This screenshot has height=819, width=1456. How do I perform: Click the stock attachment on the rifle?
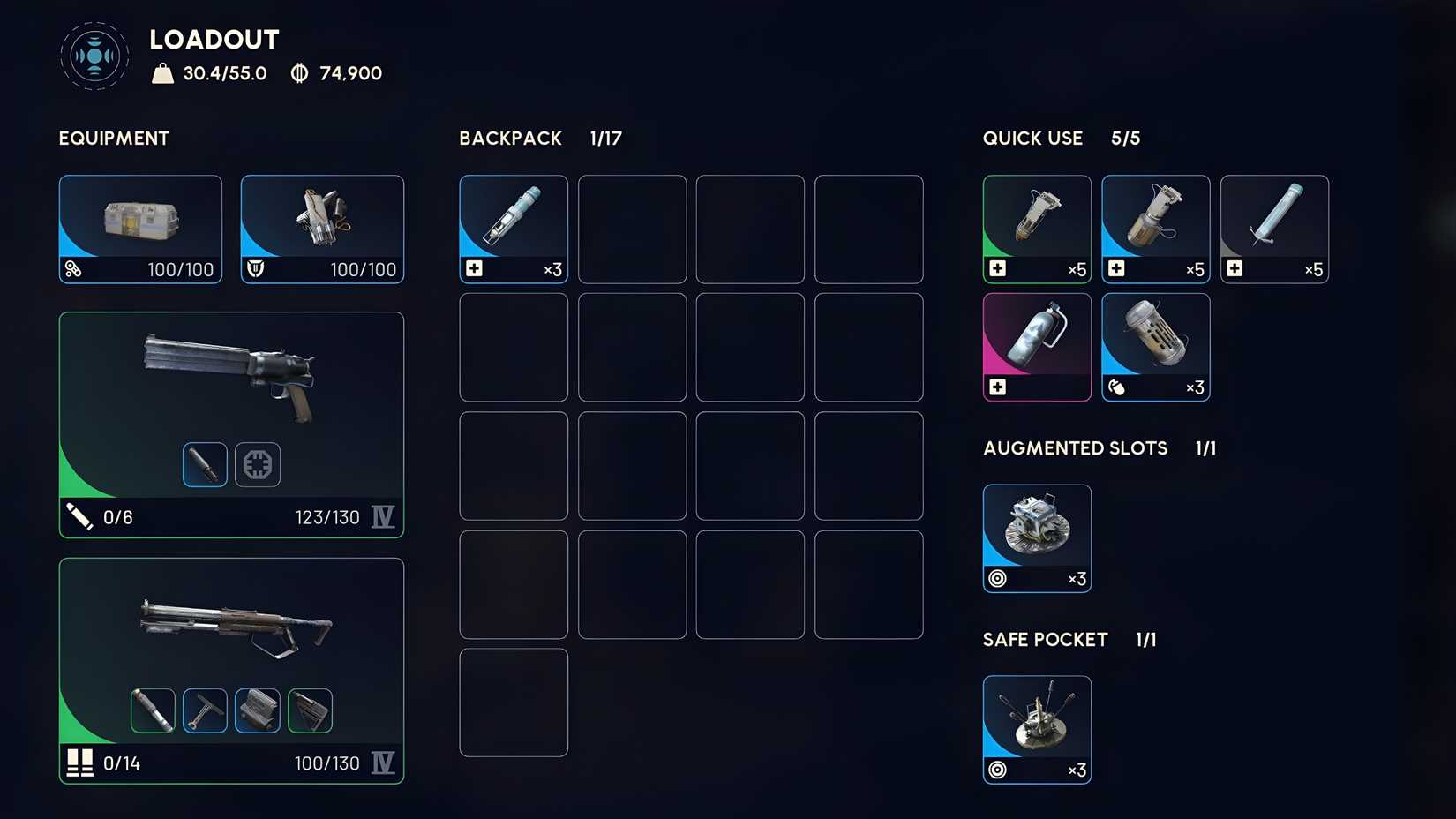click(311, 710)
